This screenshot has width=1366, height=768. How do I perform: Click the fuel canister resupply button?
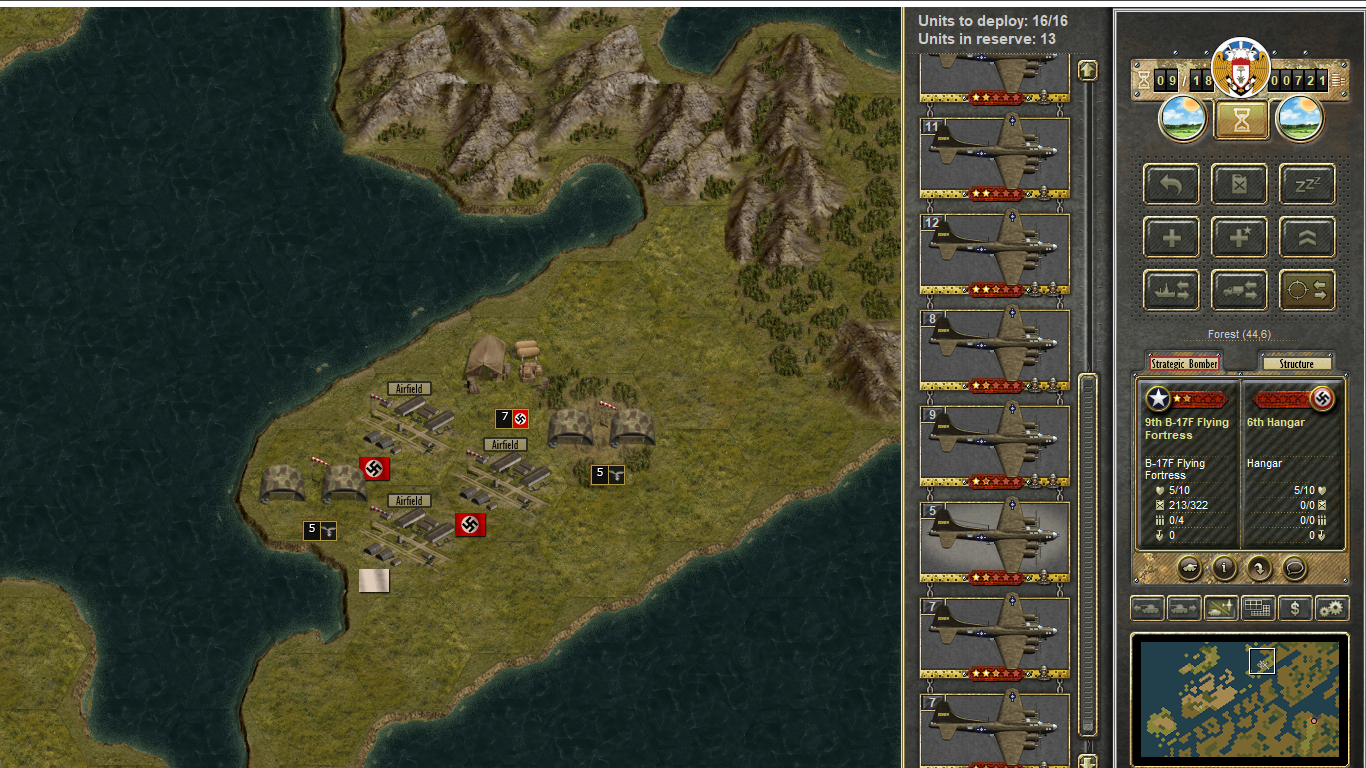1239,185
